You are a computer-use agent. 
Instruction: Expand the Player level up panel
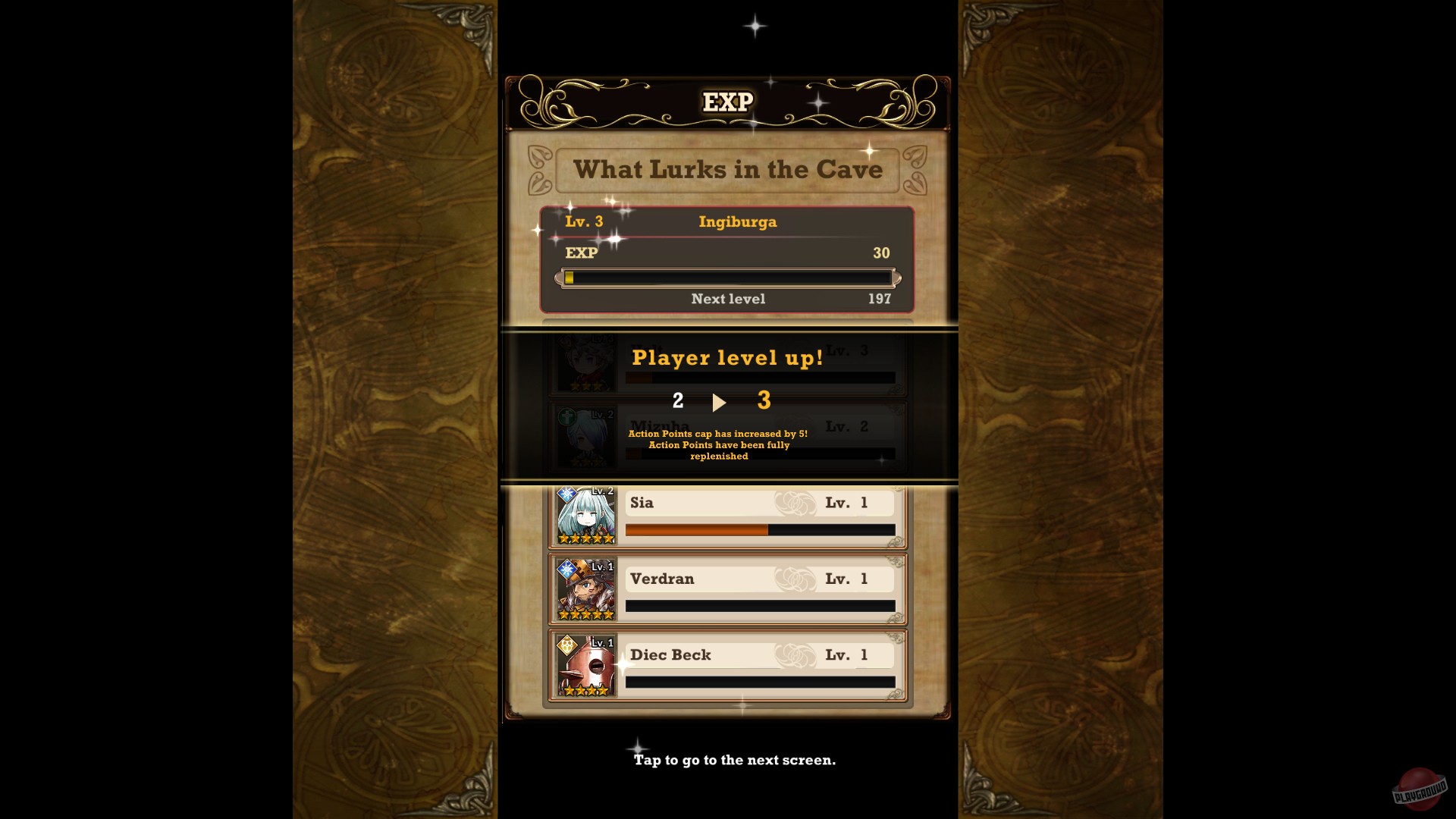click(x=726, y=357)
